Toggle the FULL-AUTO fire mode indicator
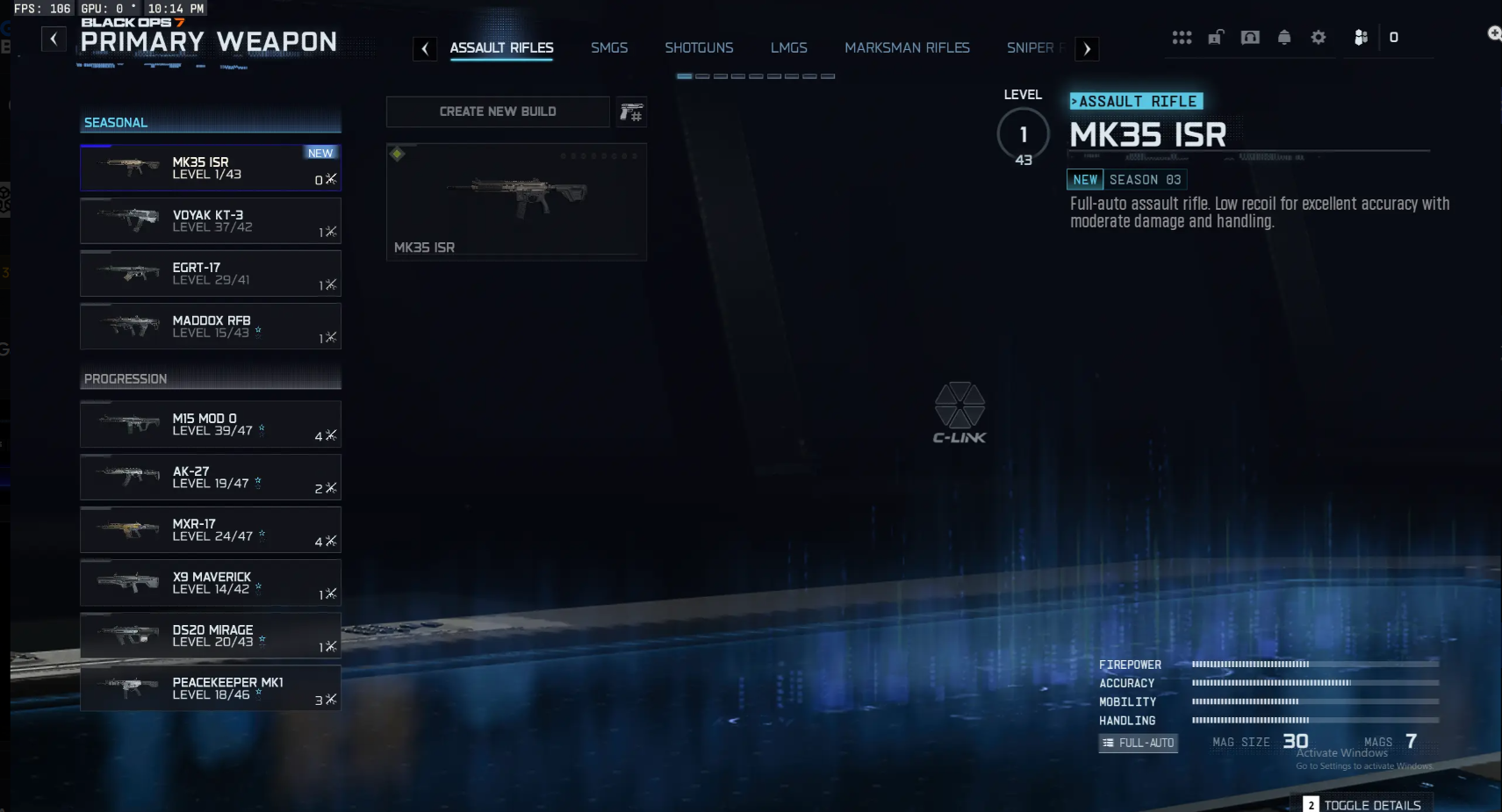Image resolution: width=1502 pixels, height=812 pixels. (1137, 743)
